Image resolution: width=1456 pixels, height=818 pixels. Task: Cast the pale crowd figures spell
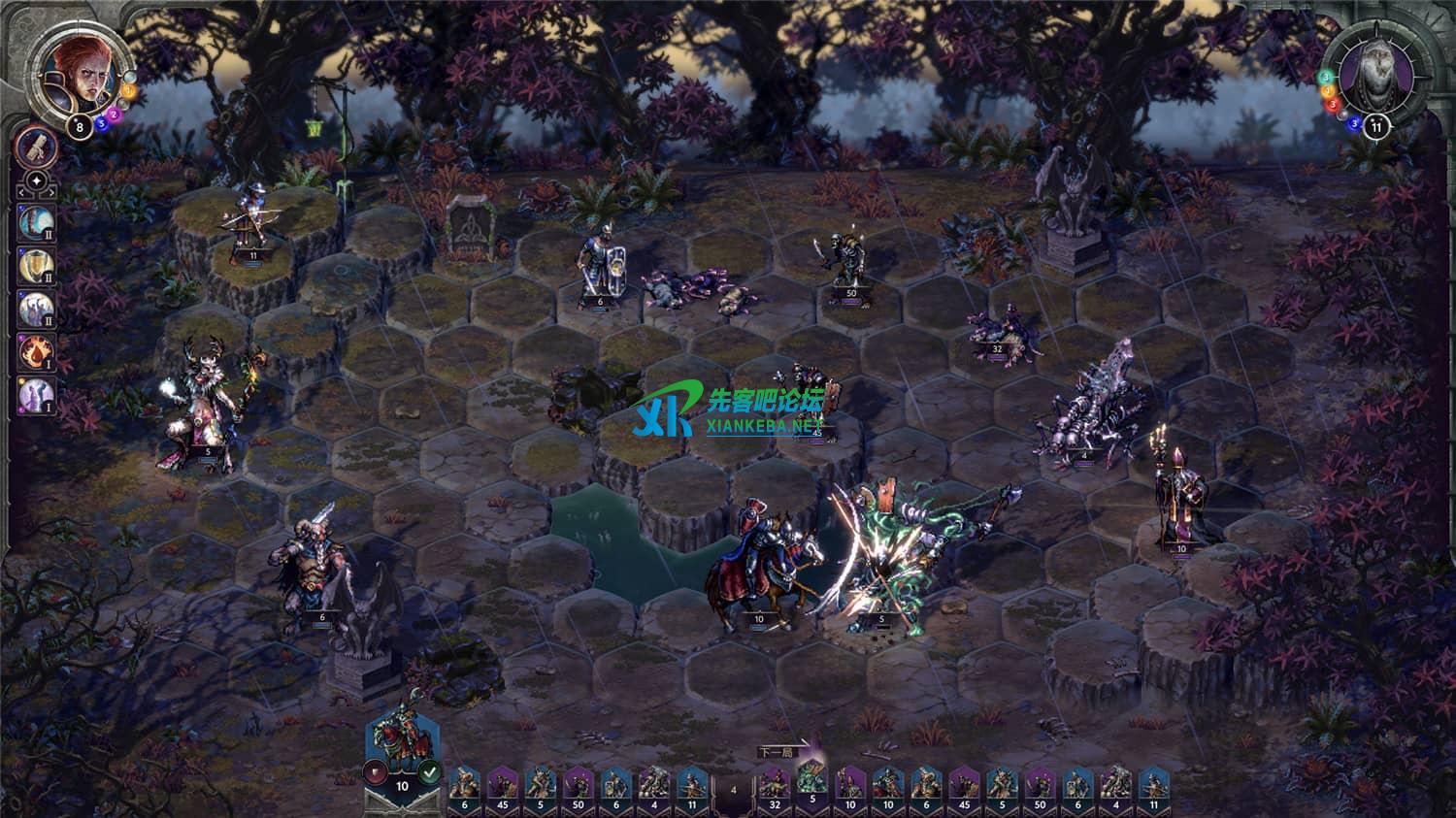pyautogui.click(x=37, y=309)
